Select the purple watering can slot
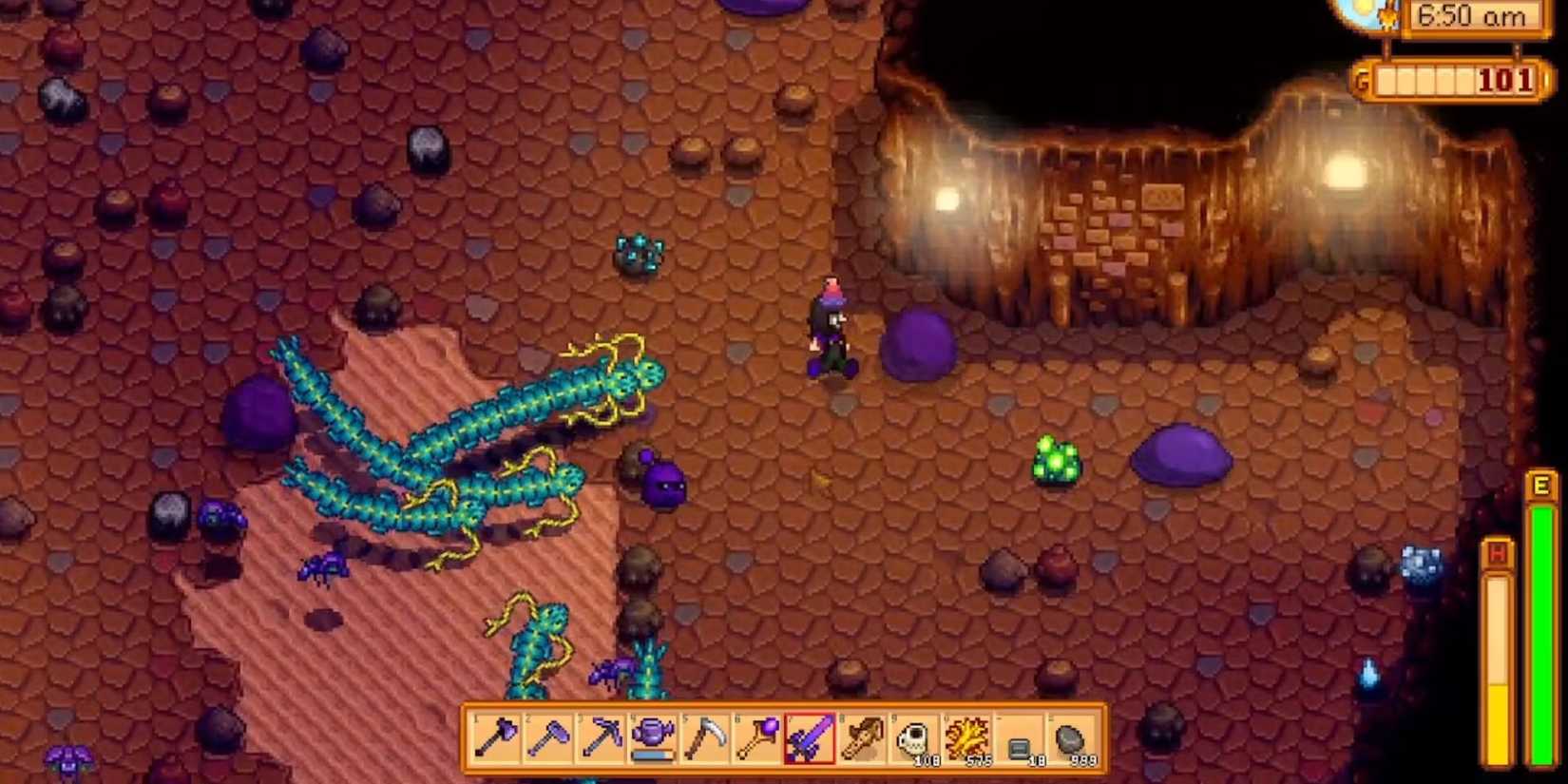Image resolution: width=1568 pixels, height=784 pixels. point(654,738)
